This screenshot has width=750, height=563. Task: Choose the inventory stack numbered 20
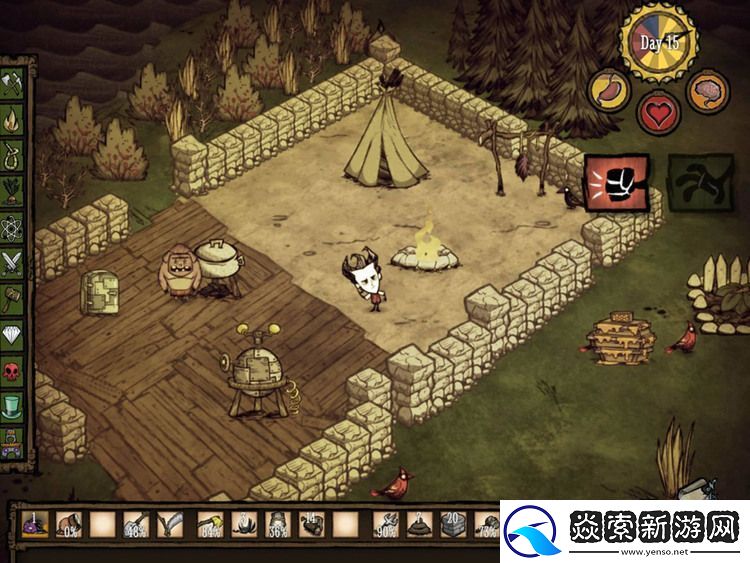click(x=454, y=524)
